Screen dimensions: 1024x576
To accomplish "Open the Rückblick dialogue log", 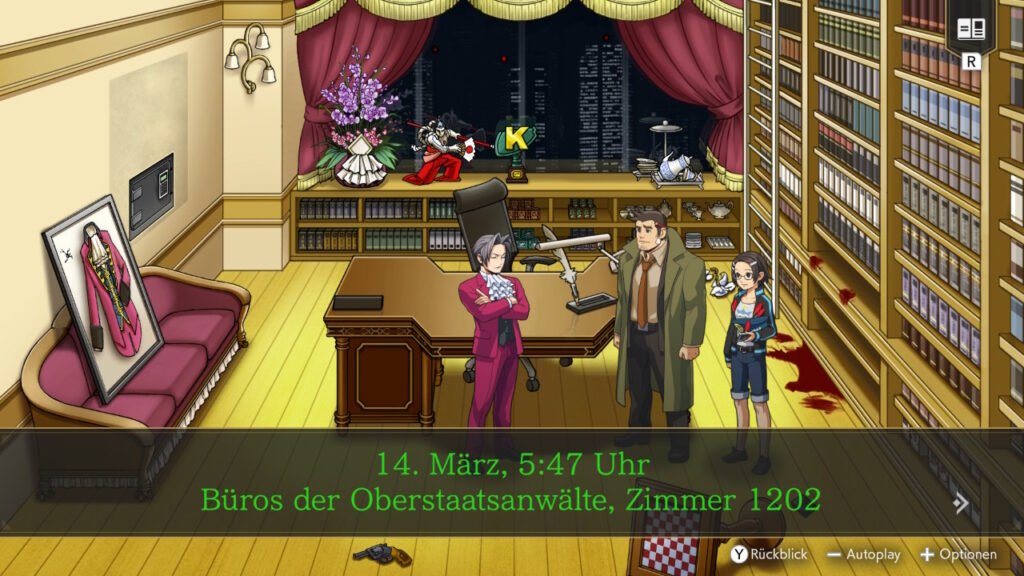I will (x=769, y=554).
